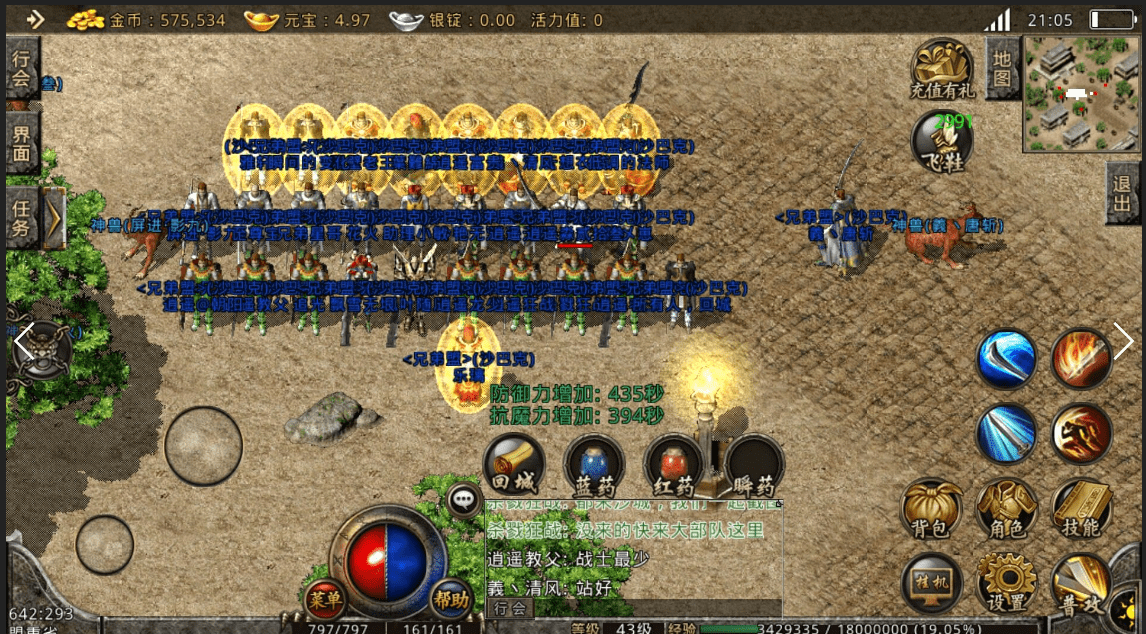Open the 任务 quest side tab
This screenshot has width=1146, height=634.
[x=22, y=217]
